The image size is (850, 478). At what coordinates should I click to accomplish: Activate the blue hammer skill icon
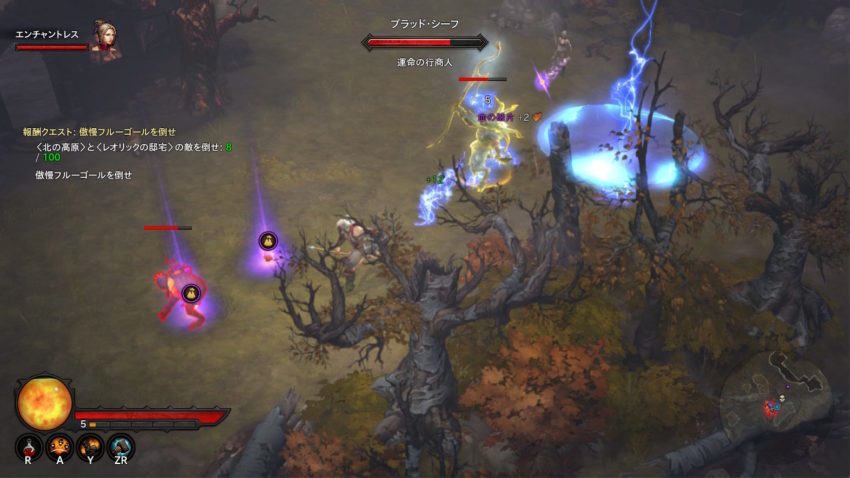click(x=121, y=446)
